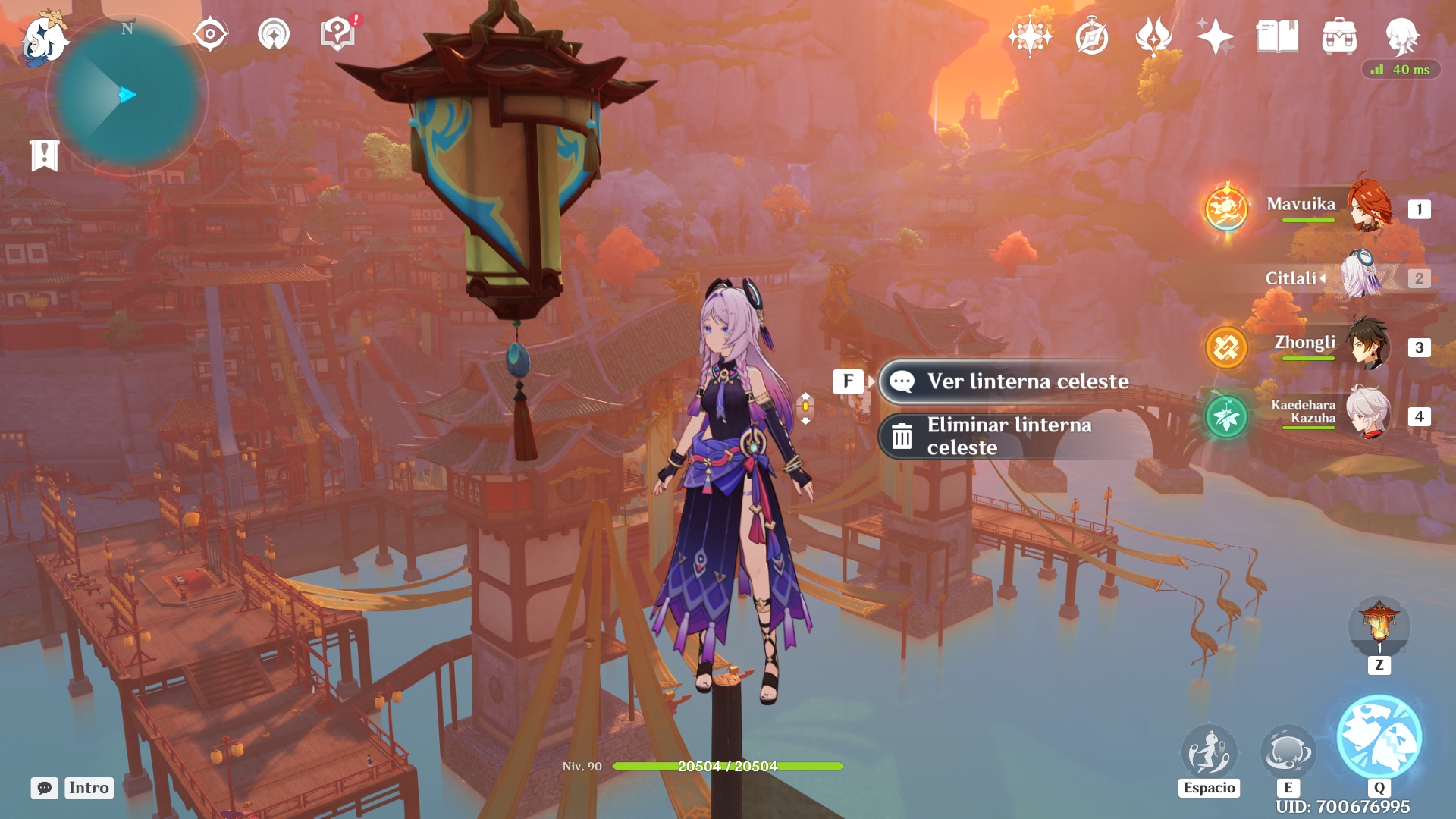Image resolution: width=1456 pixels, height=819 pixels.
Task: Open the character profile head icon
Action: tap(1401, 36)
